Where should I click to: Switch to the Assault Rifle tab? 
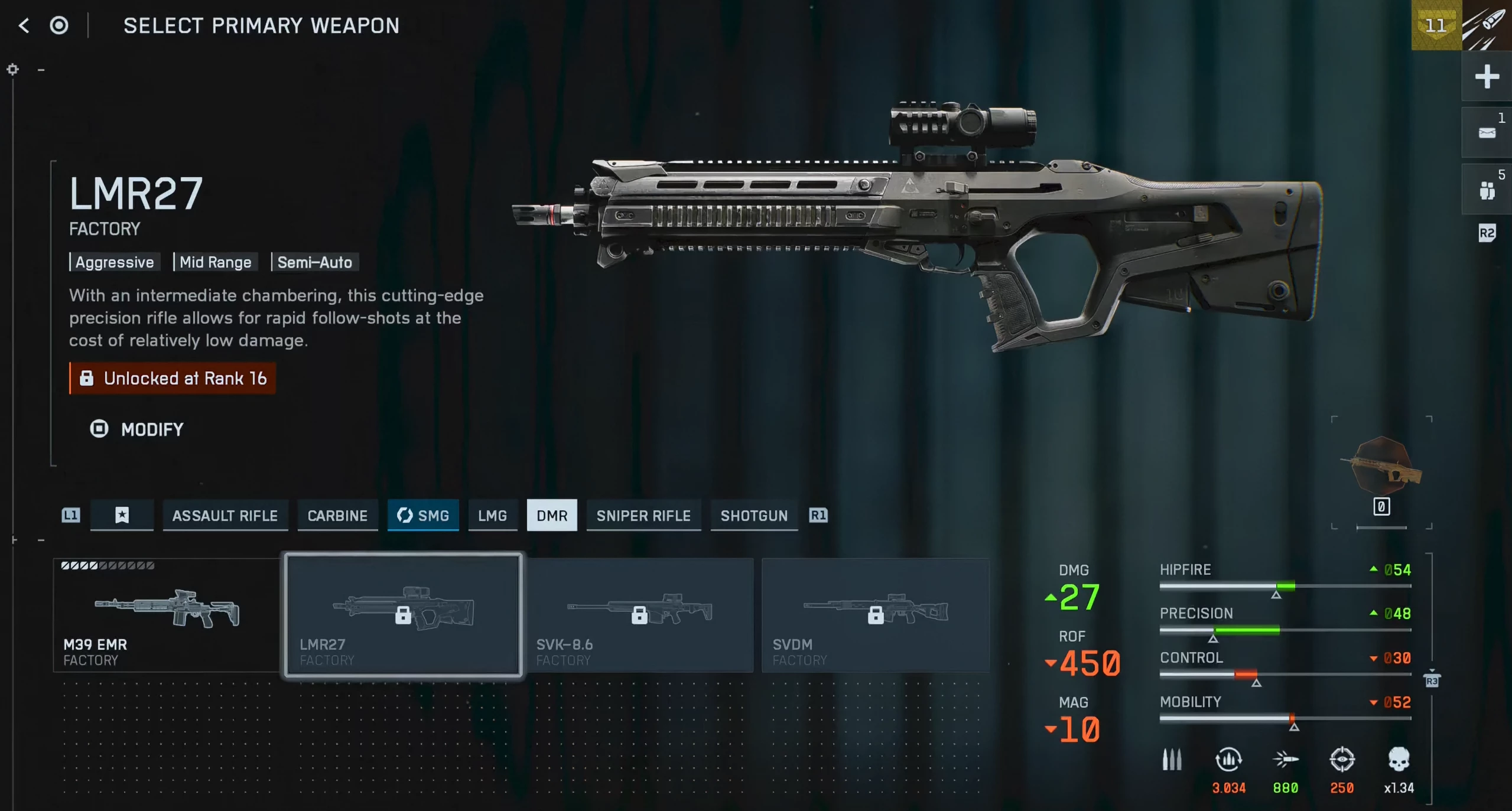pyautogui.click(x=225, y=516)
